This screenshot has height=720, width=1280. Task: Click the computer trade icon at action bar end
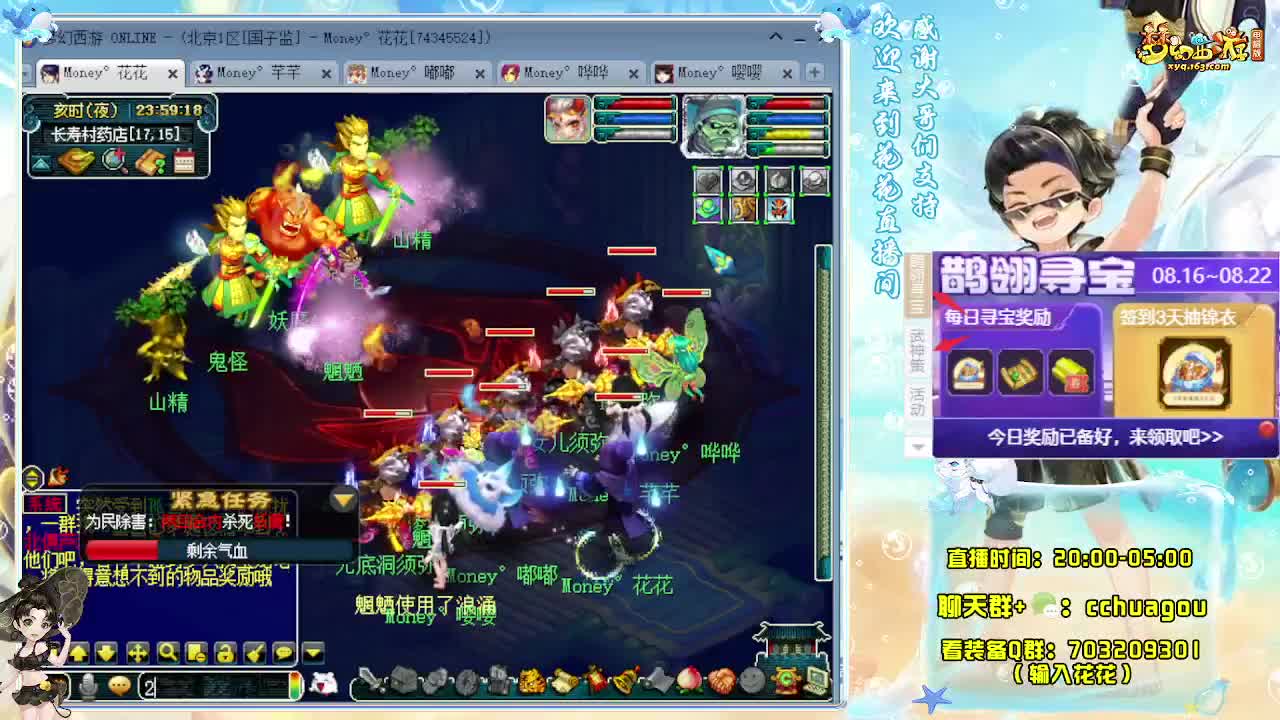pyautogui.click(x=815, y=680)
